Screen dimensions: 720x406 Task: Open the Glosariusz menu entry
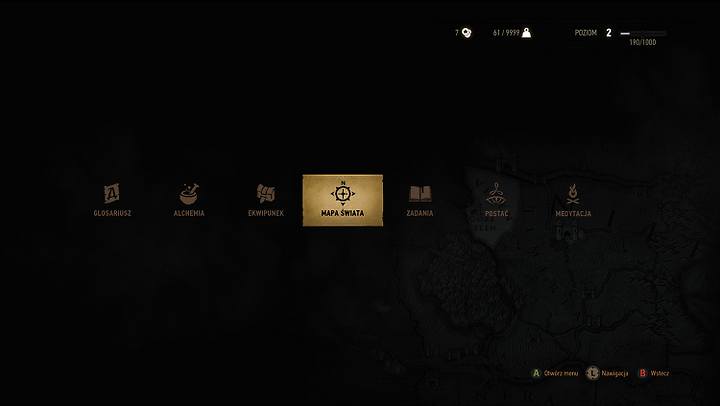[x=112, y=199]
